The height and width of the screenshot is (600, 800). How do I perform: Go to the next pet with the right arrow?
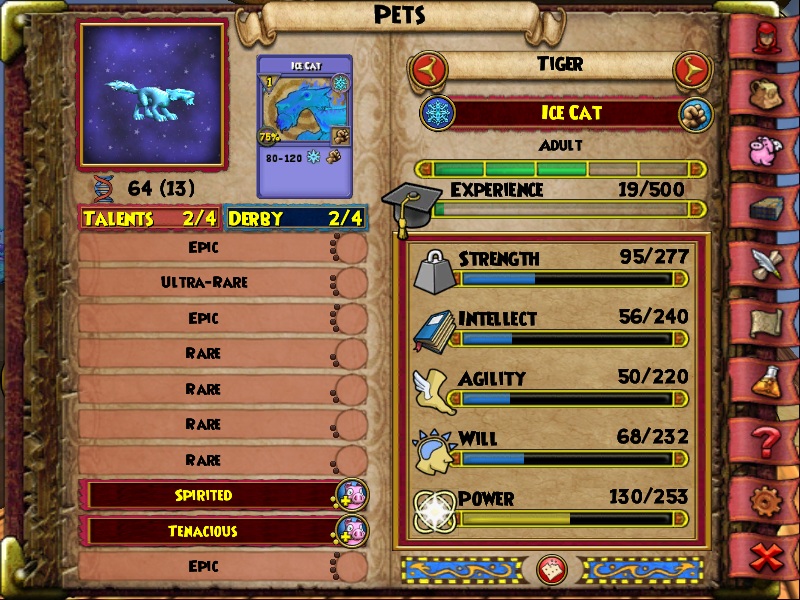(x=689, y=69)
